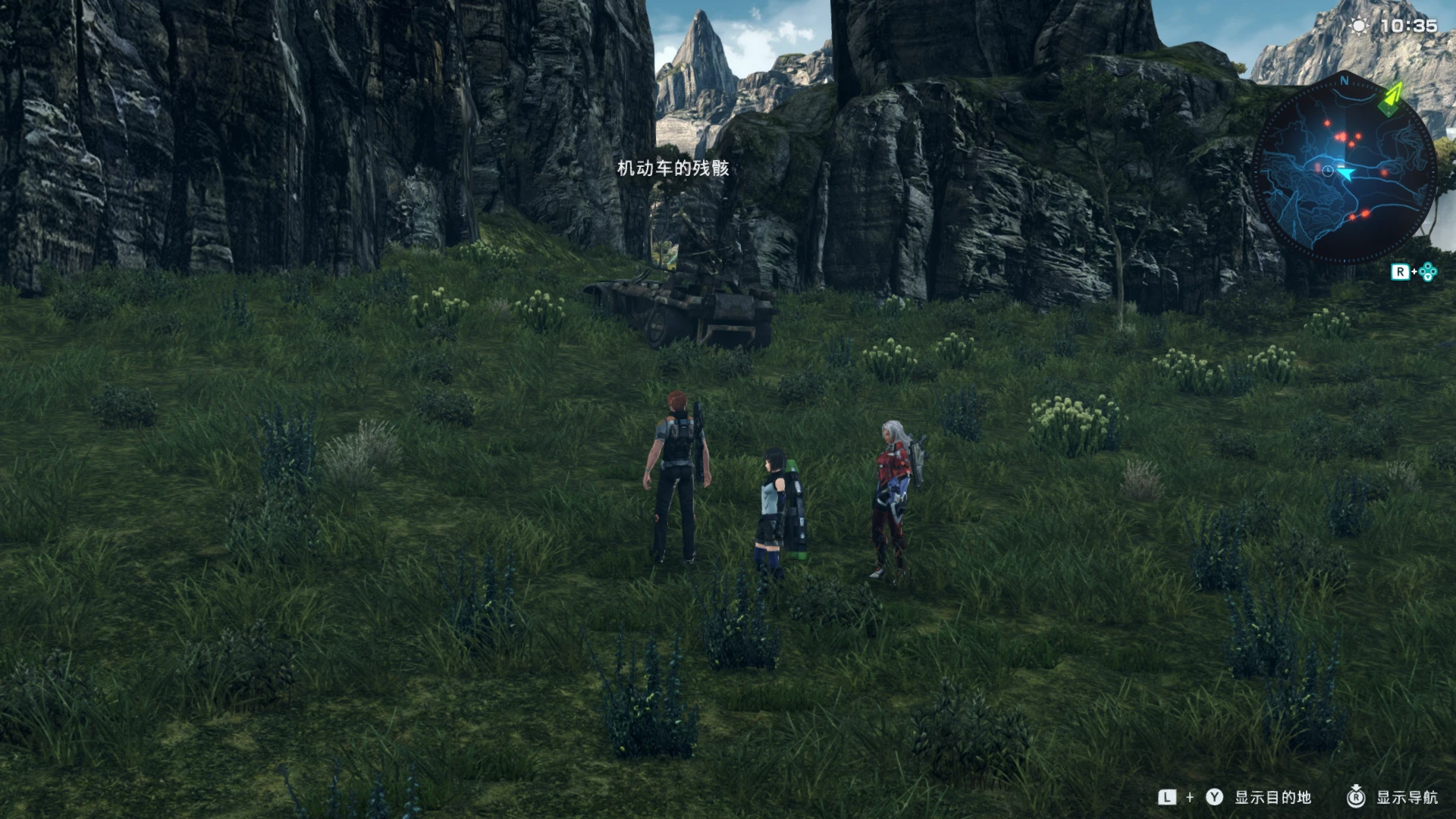Open the circular minimap
The width and height of the screenshot is (1456, 819).
coord(1344,168)
